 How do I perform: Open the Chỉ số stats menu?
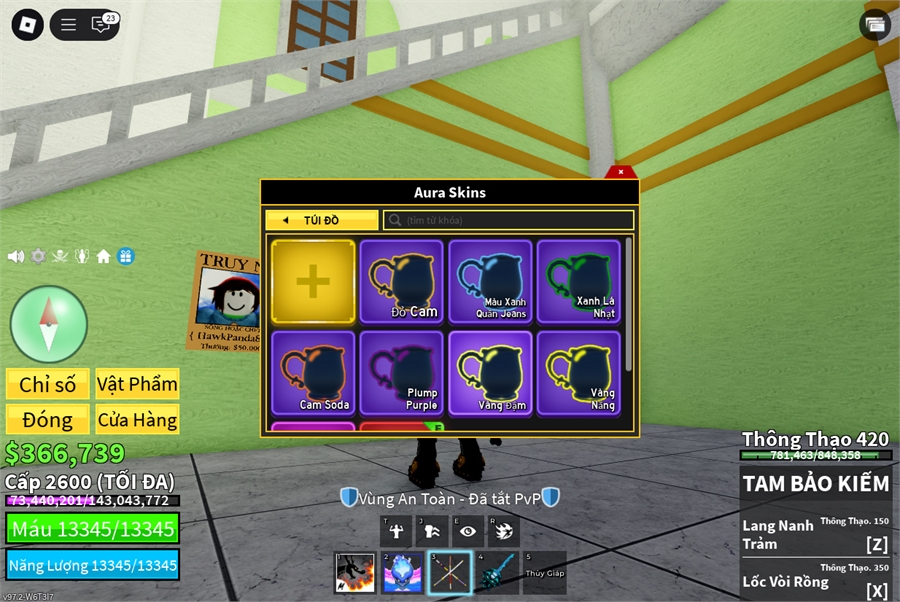[x=48, y=384]
